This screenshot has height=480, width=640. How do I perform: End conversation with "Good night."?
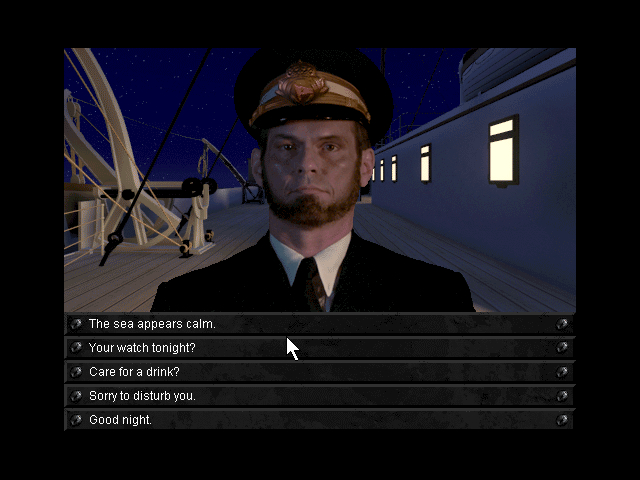(x=120, y=420)
